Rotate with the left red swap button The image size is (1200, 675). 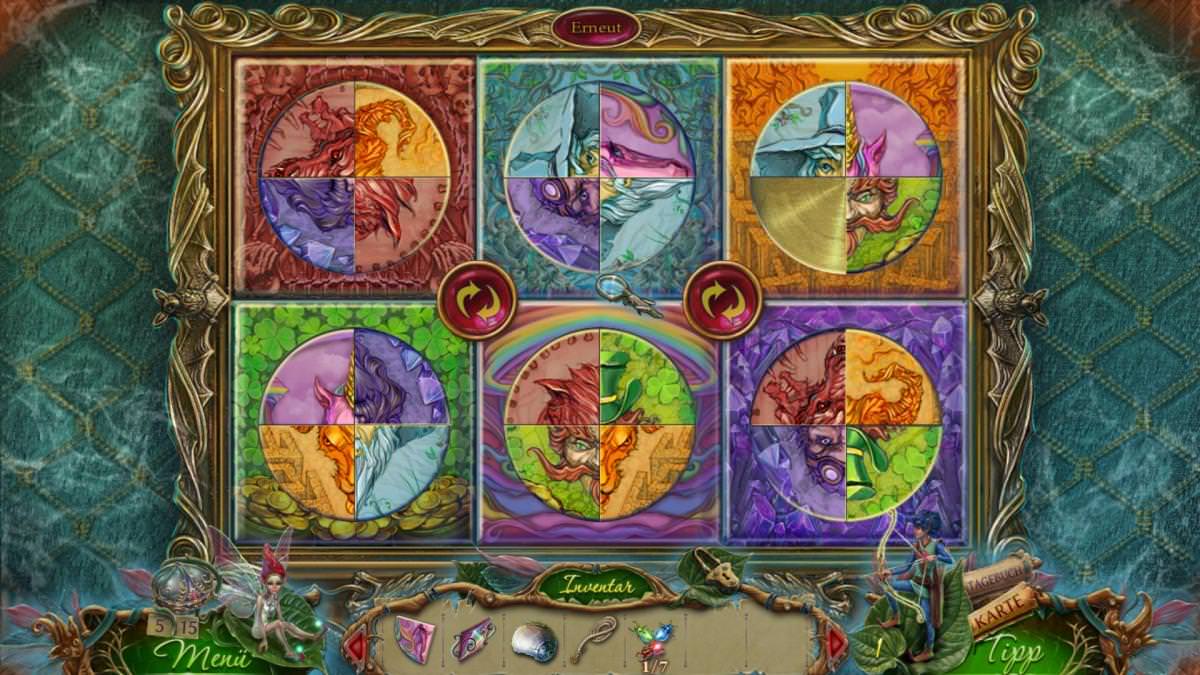click(477, 300)
